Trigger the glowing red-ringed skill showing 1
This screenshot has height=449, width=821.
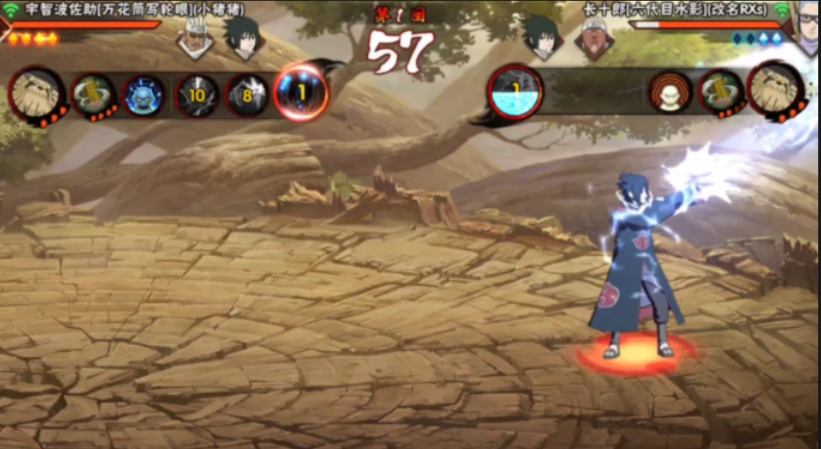300,93
